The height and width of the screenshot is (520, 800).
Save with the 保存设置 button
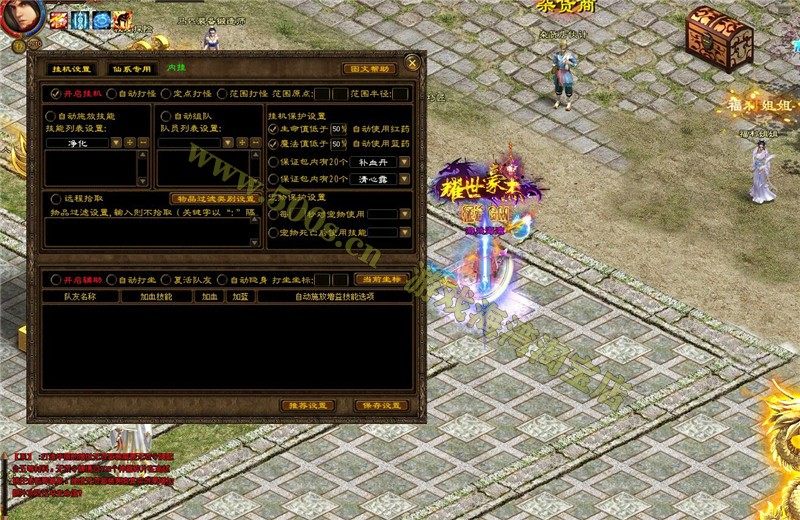click(381, 405)
